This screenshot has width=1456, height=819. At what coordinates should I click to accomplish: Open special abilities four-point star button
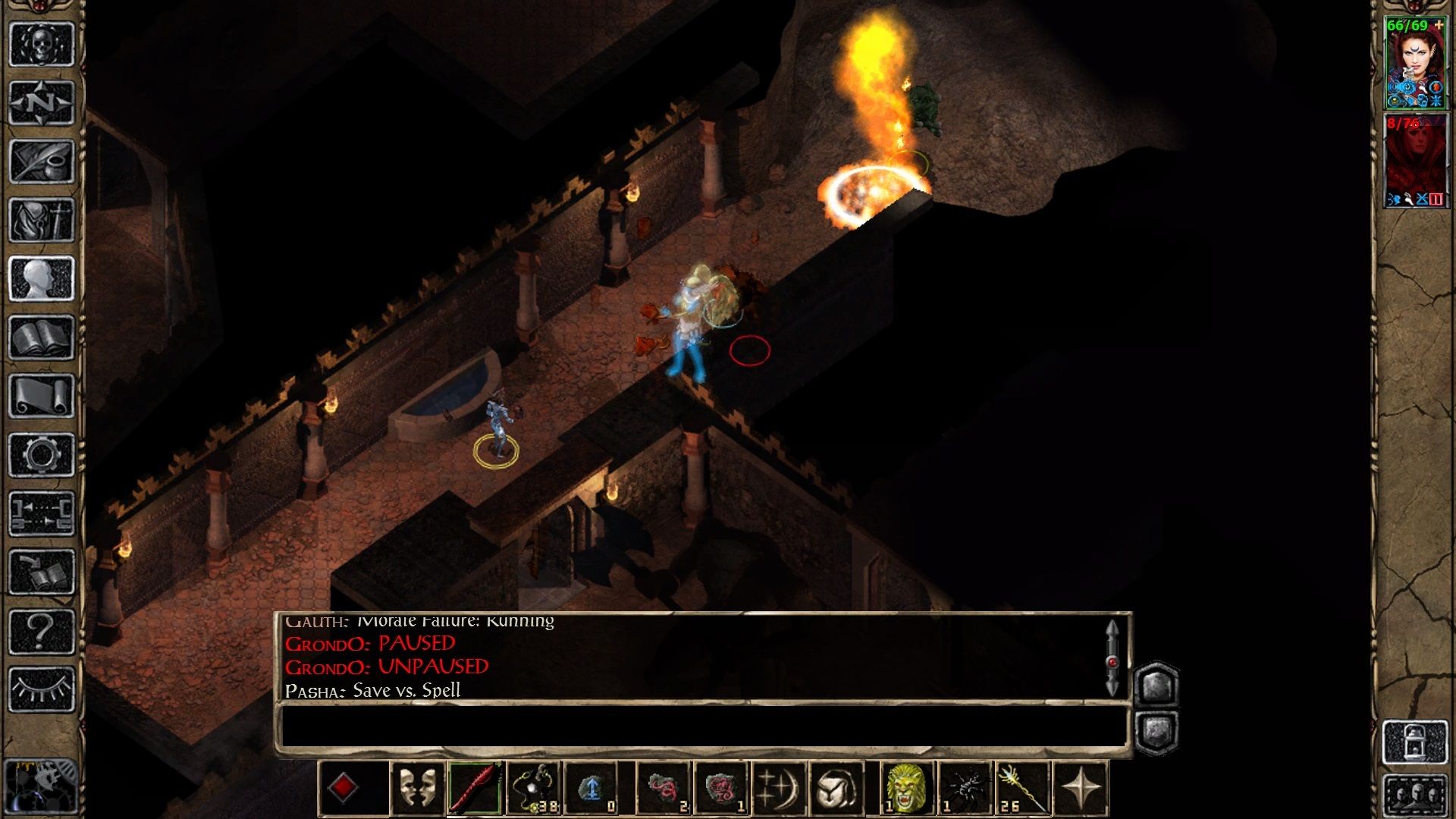[x=1081, y=788]
